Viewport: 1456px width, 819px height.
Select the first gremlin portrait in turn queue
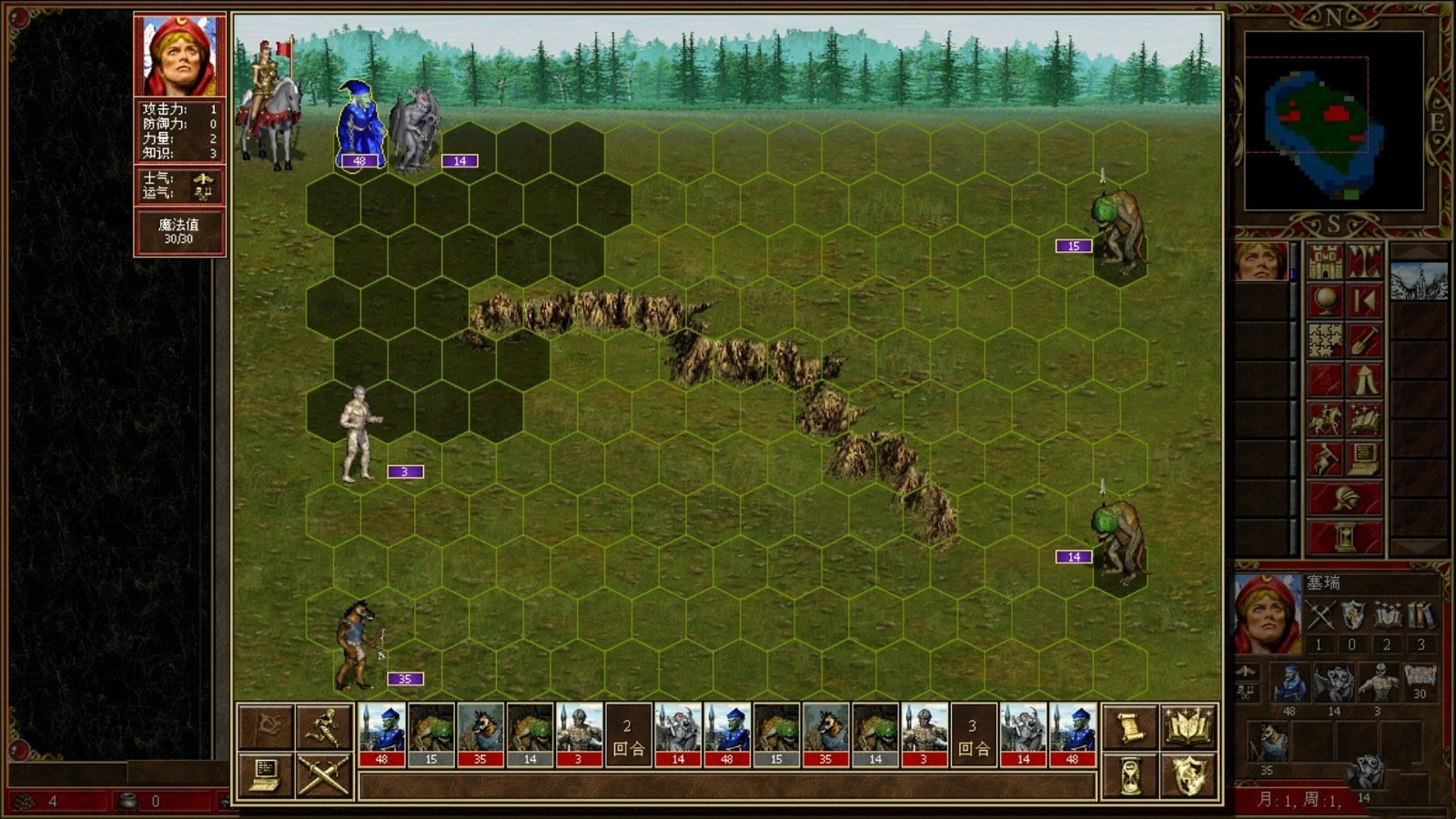click(382, 734)
